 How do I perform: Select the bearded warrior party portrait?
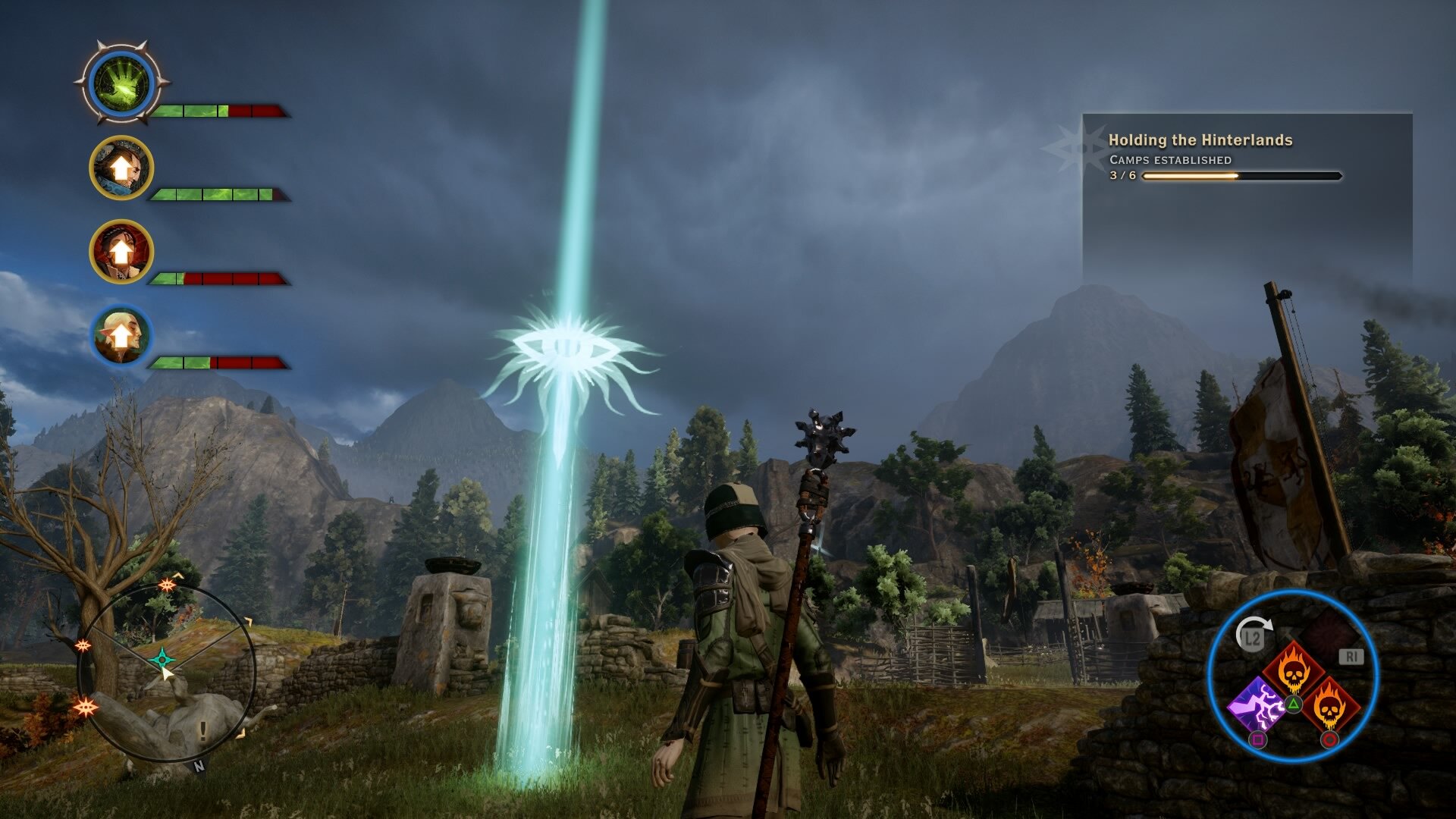(121, 168)
